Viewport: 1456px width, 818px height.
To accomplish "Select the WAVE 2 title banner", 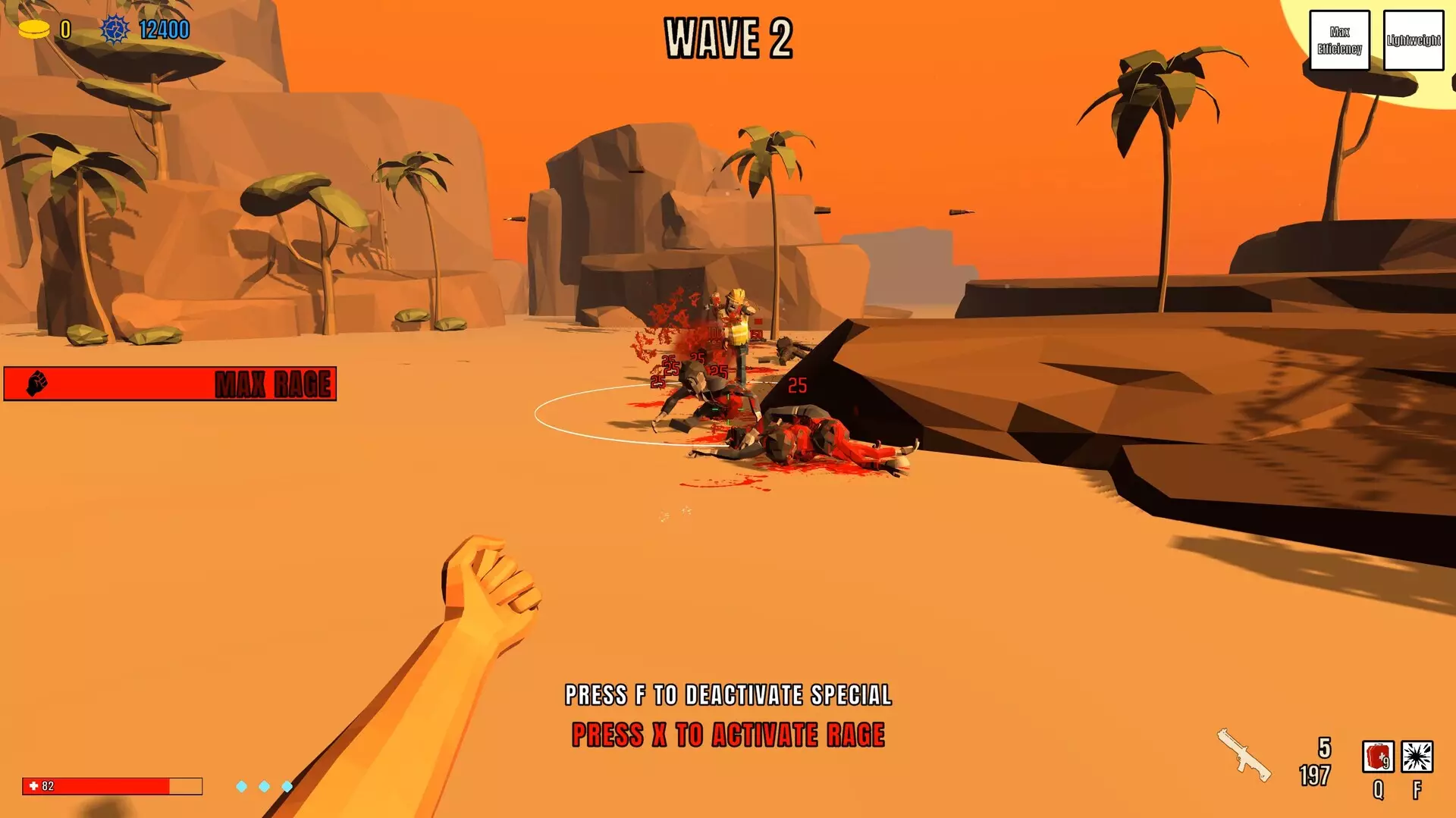I will tap(728, 36).
